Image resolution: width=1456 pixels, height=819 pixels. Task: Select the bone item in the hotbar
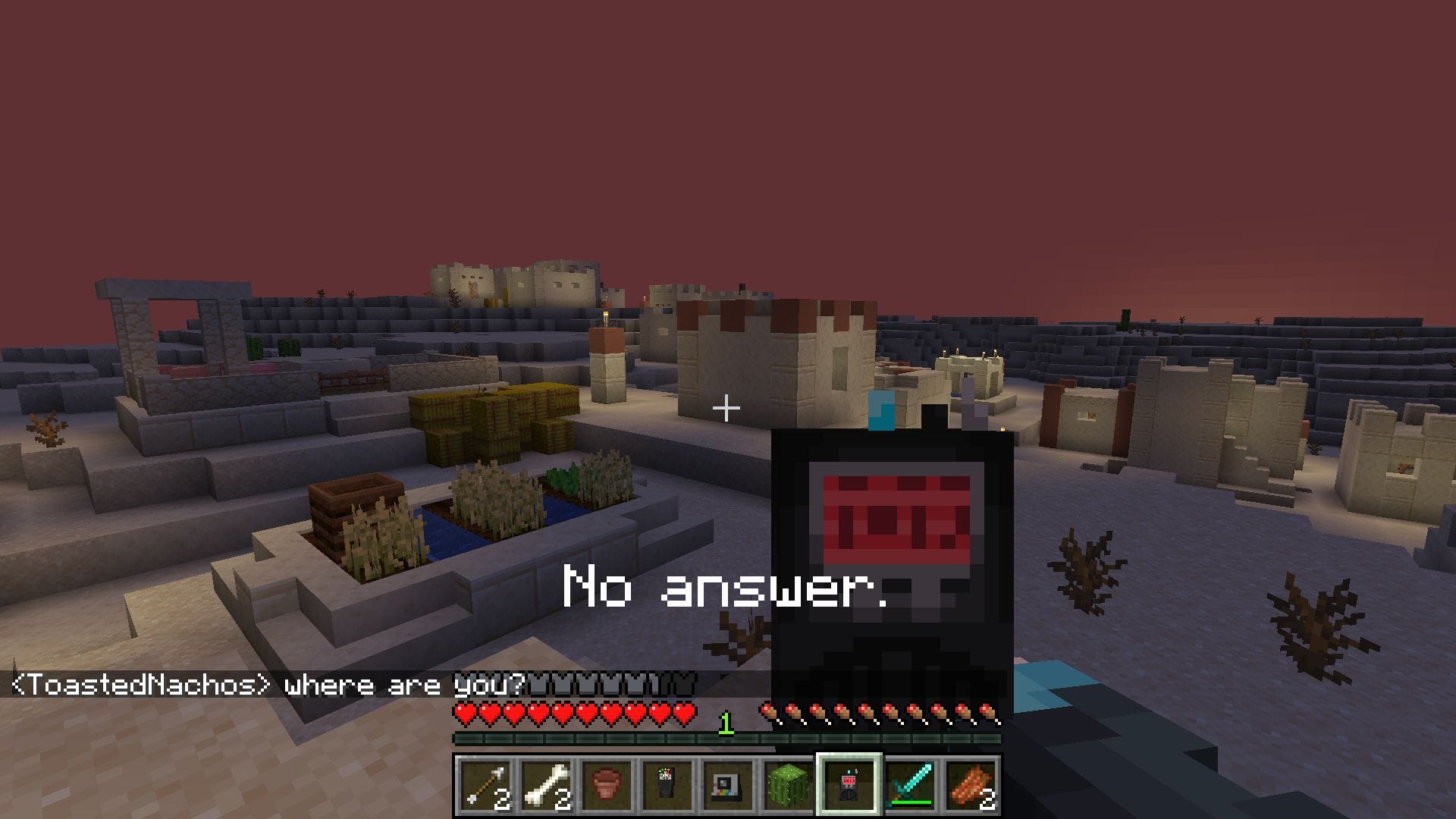(x=548, y=785)
